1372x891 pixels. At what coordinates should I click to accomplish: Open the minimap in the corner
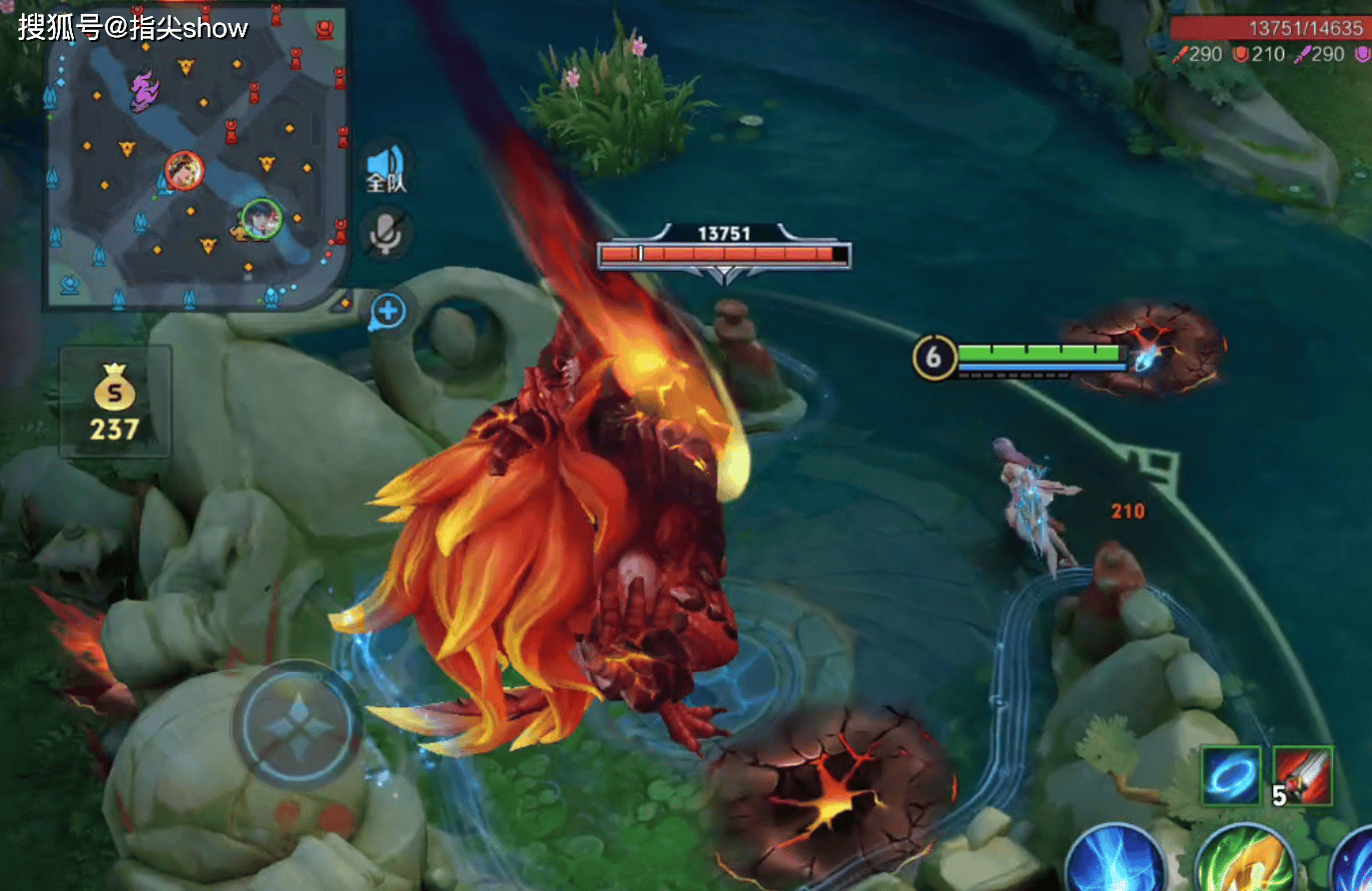197,158
